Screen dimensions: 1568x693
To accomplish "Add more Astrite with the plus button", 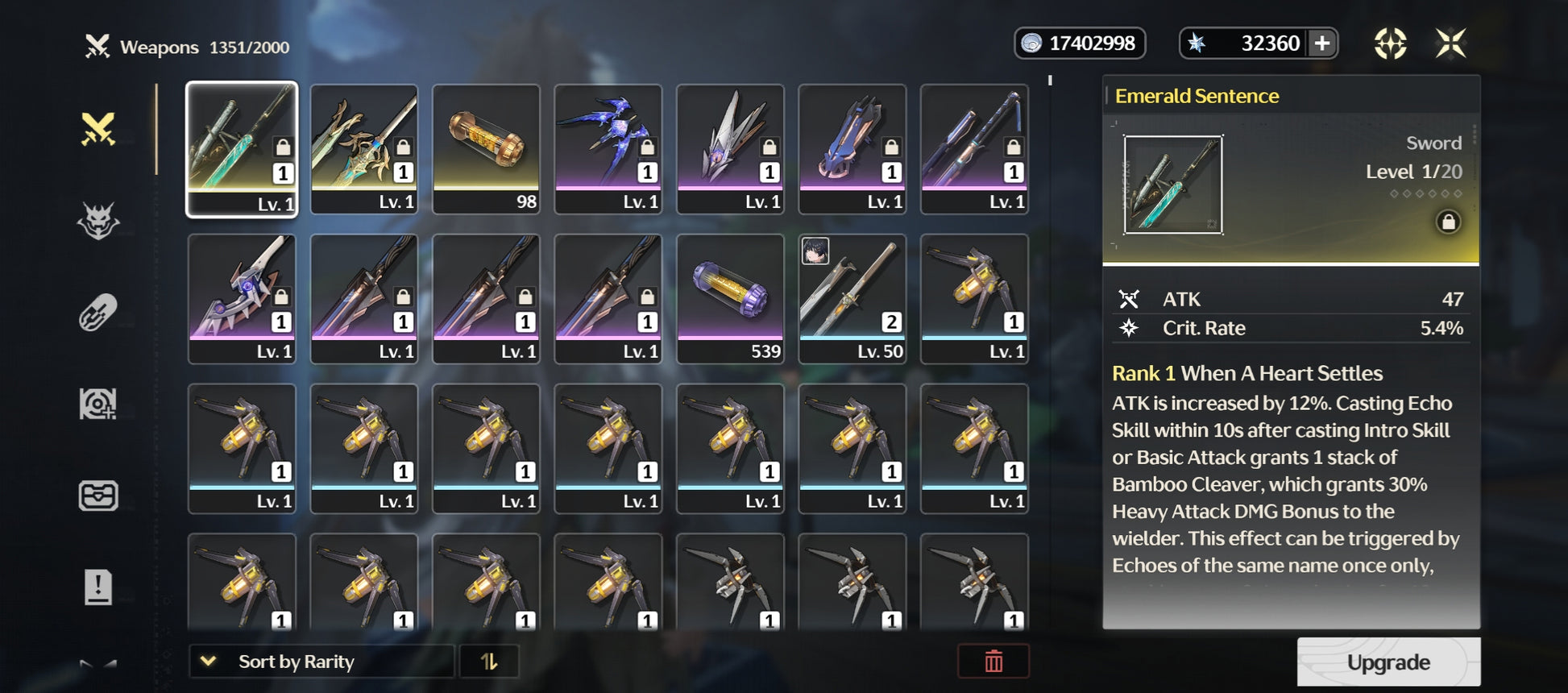I will point(1321,44).
